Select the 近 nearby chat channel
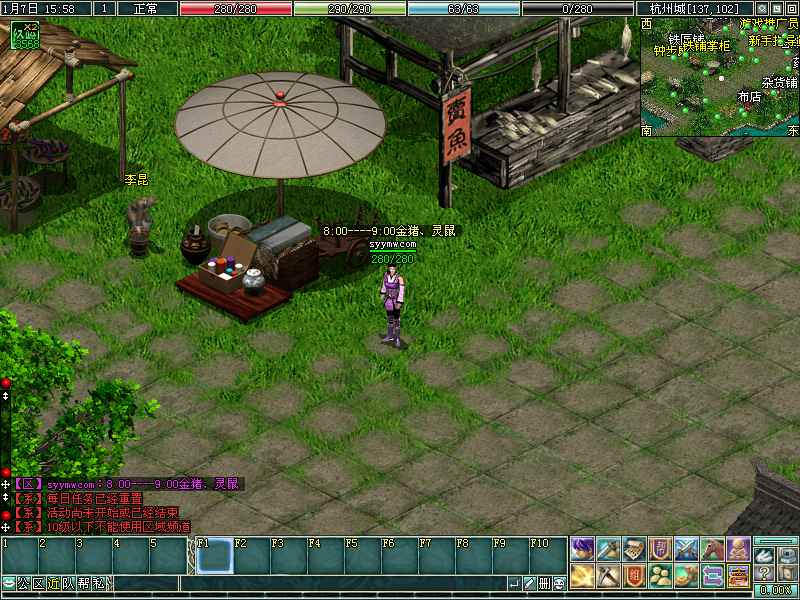Image resolution: width=800 pixels, height=600 pixels. [x=53, y=584]
